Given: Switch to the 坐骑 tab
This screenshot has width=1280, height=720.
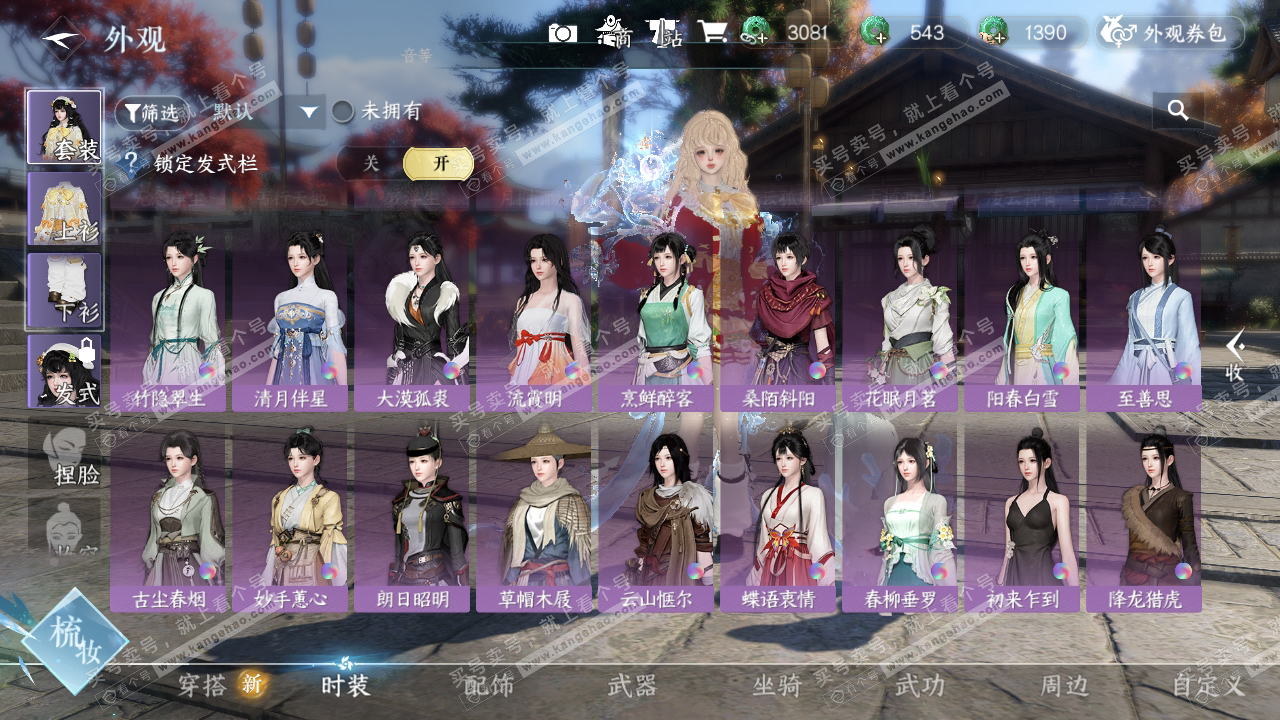Looking at the screenshot, I should (777, 685).
